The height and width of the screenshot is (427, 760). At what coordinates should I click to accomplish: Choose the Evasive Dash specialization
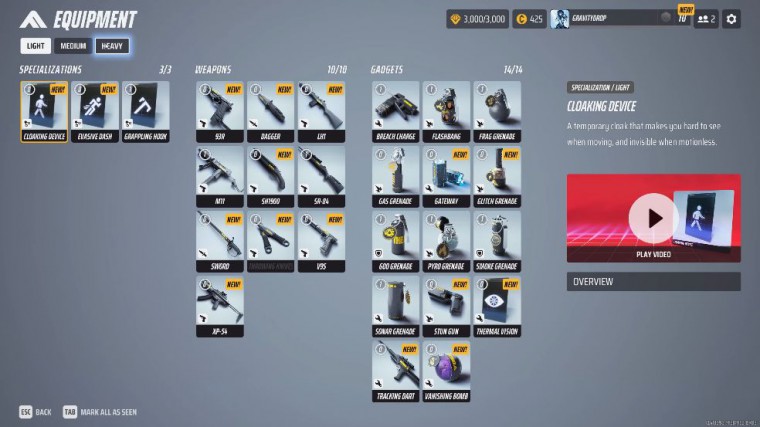(x=95, y=111)
